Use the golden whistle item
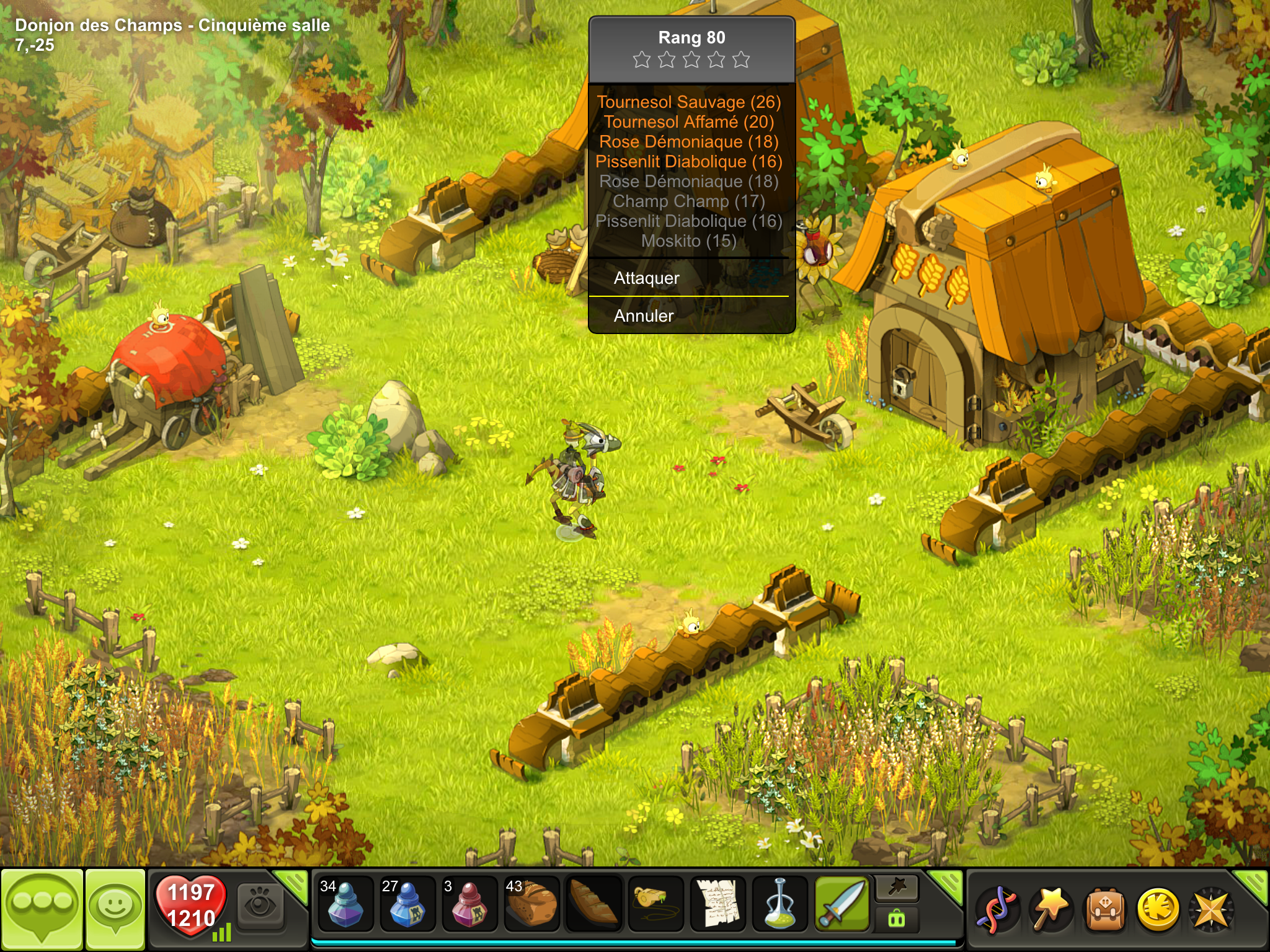1270x952 pixels. coord(655,904)
